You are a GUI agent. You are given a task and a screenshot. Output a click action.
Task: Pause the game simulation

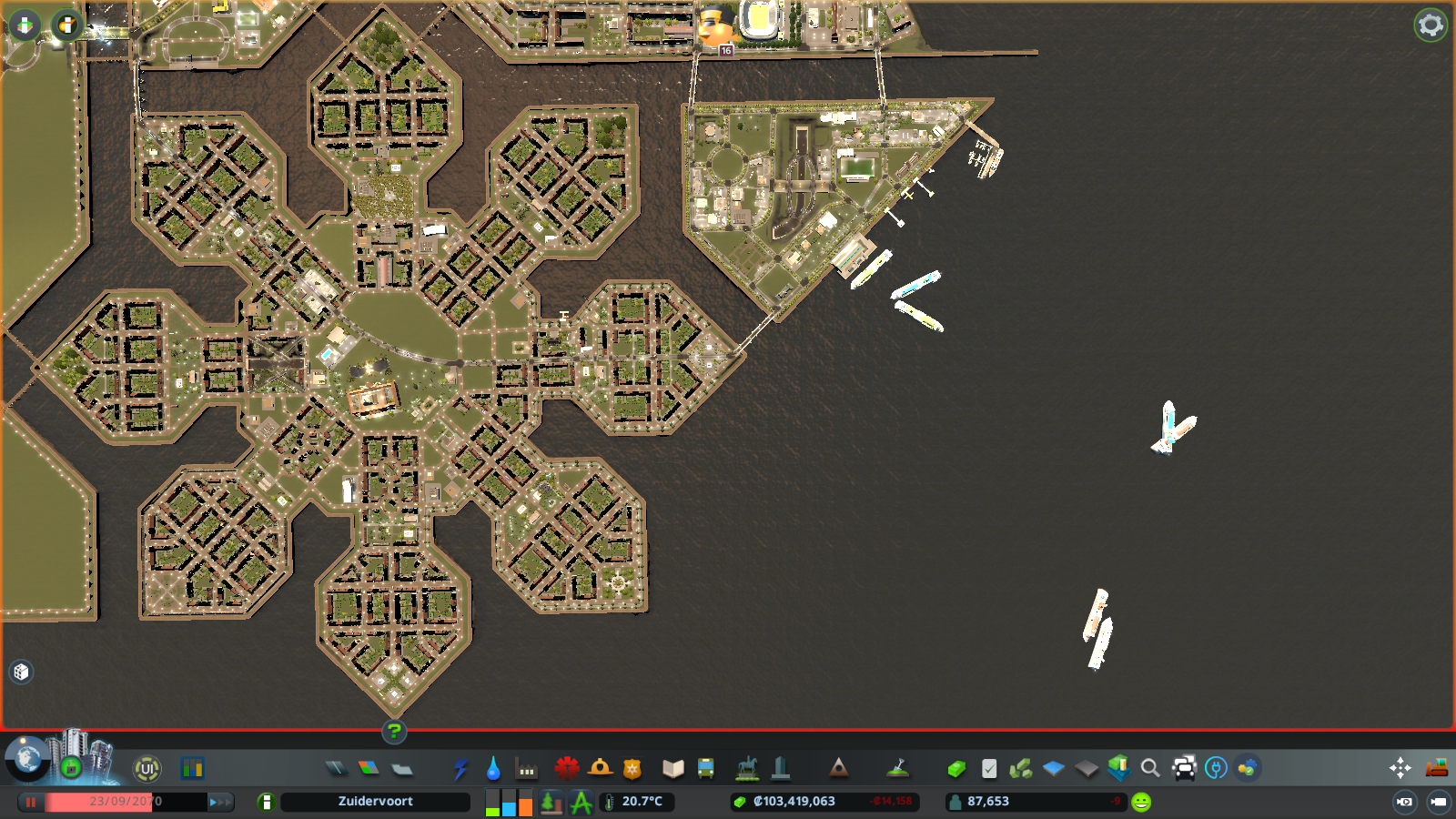(x=33, y=802)
